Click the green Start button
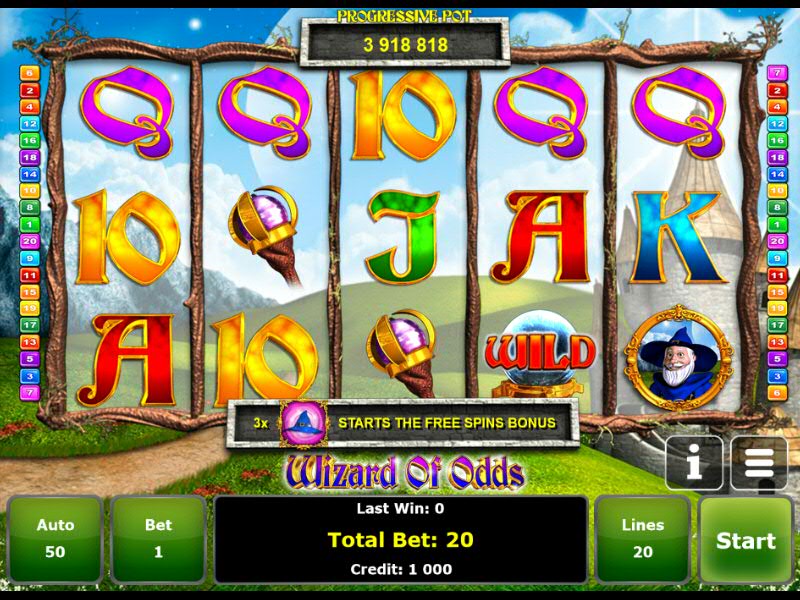This screenshot has height=600, width=800. (745, 540)
